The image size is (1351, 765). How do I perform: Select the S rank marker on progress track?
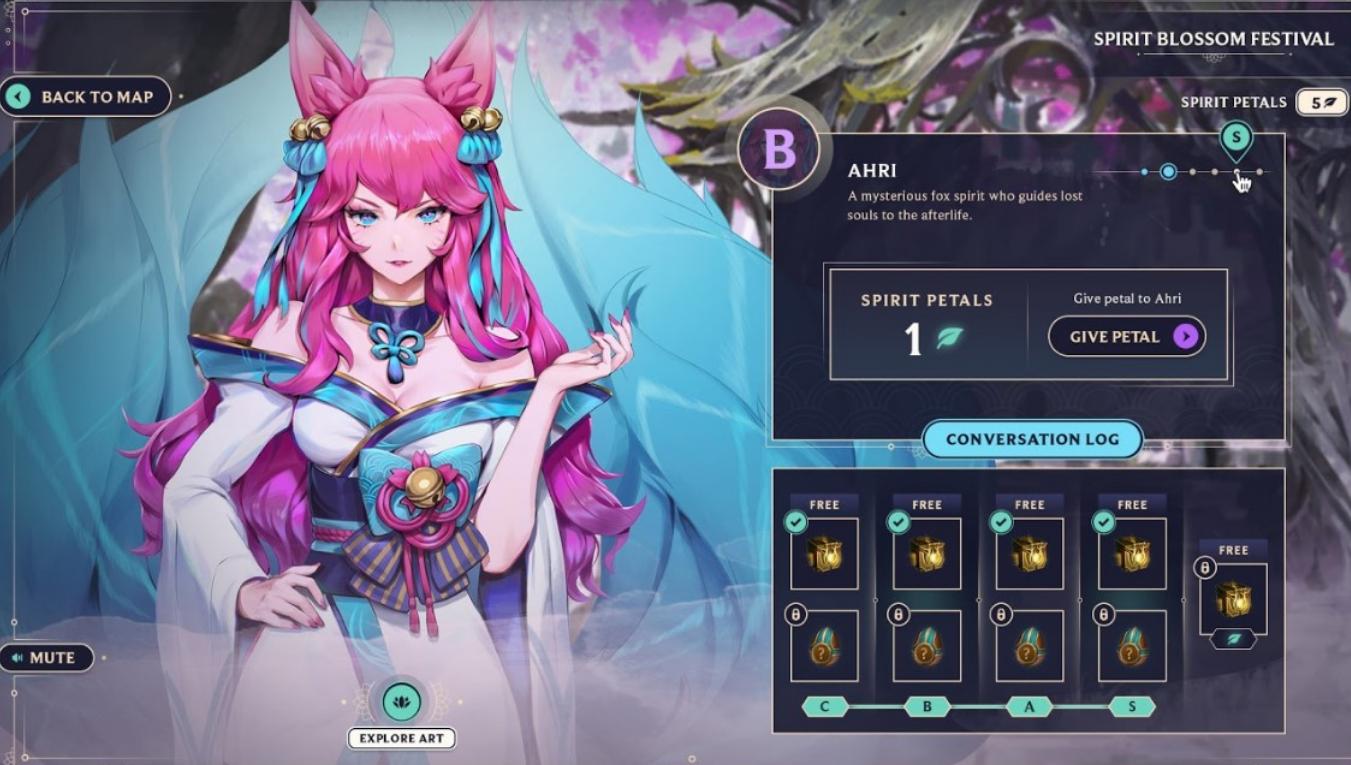pos(1236,139)
